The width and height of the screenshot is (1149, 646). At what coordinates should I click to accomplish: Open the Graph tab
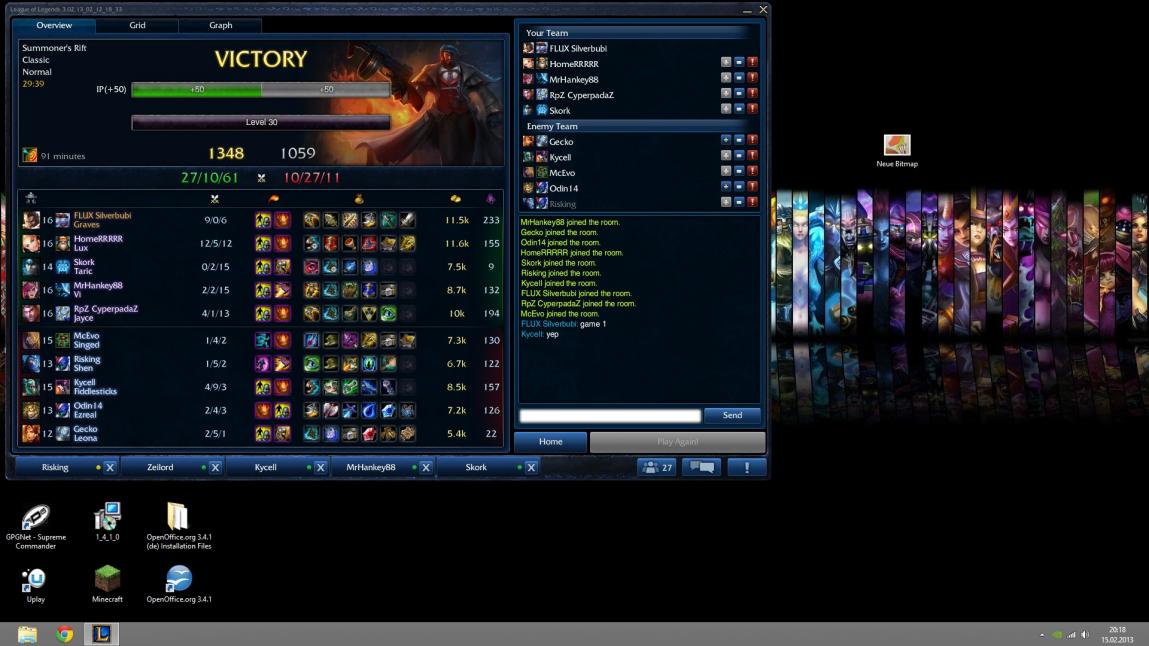(221, 25)
